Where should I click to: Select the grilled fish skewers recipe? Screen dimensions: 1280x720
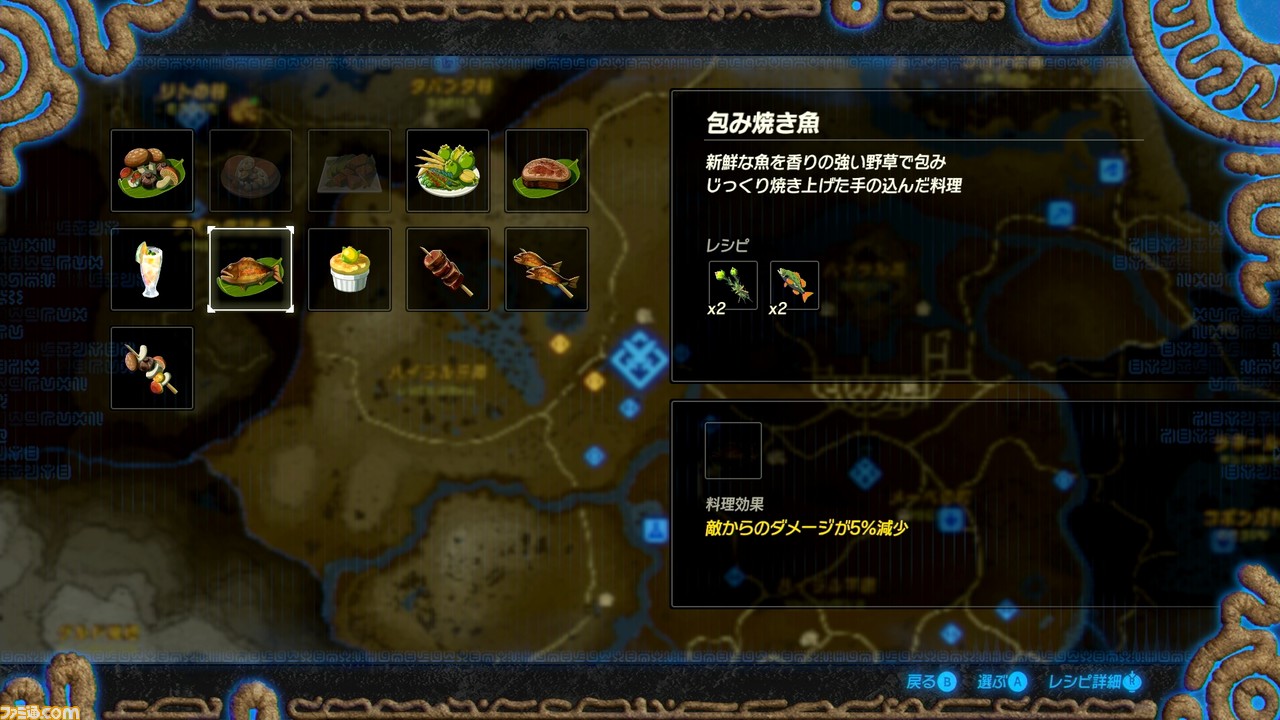tap(545, 269)
